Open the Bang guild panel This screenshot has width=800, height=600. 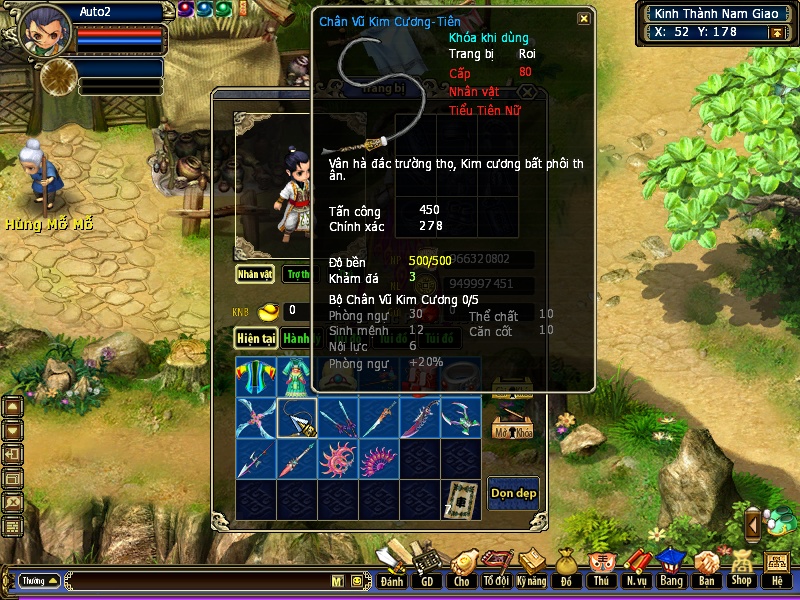coord(671,569)
